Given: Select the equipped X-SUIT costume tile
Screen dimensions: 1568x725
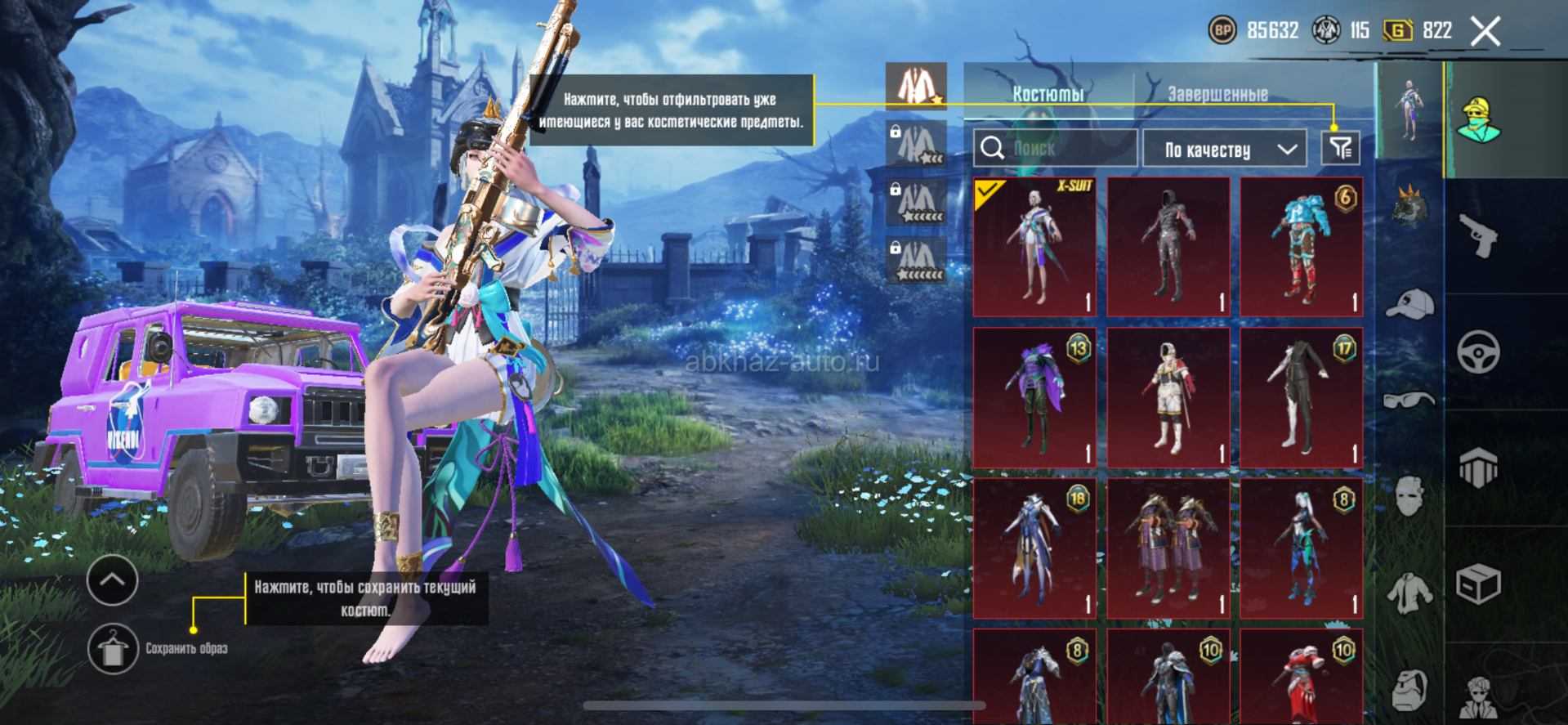Looking at the screenshot, I should 1034,247.
